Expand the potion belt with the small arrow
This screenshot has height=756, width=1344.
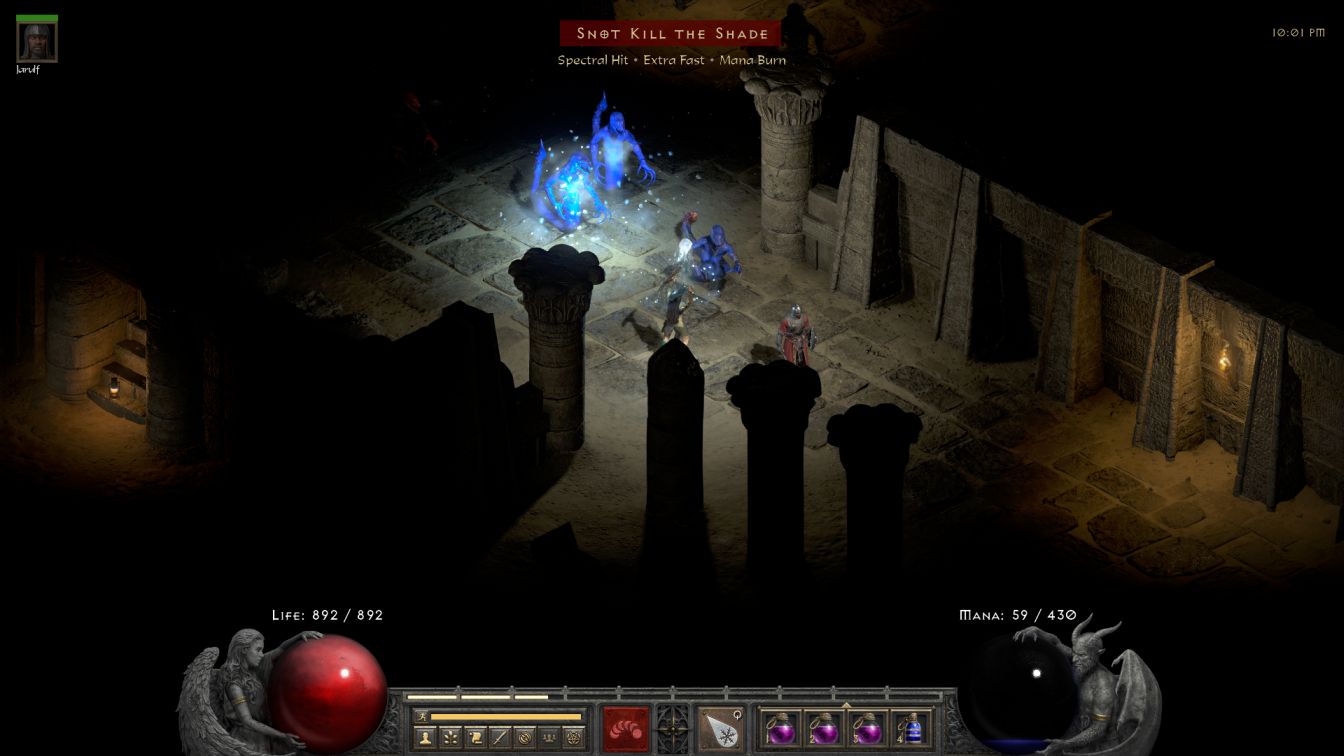[x=846, y=705]
